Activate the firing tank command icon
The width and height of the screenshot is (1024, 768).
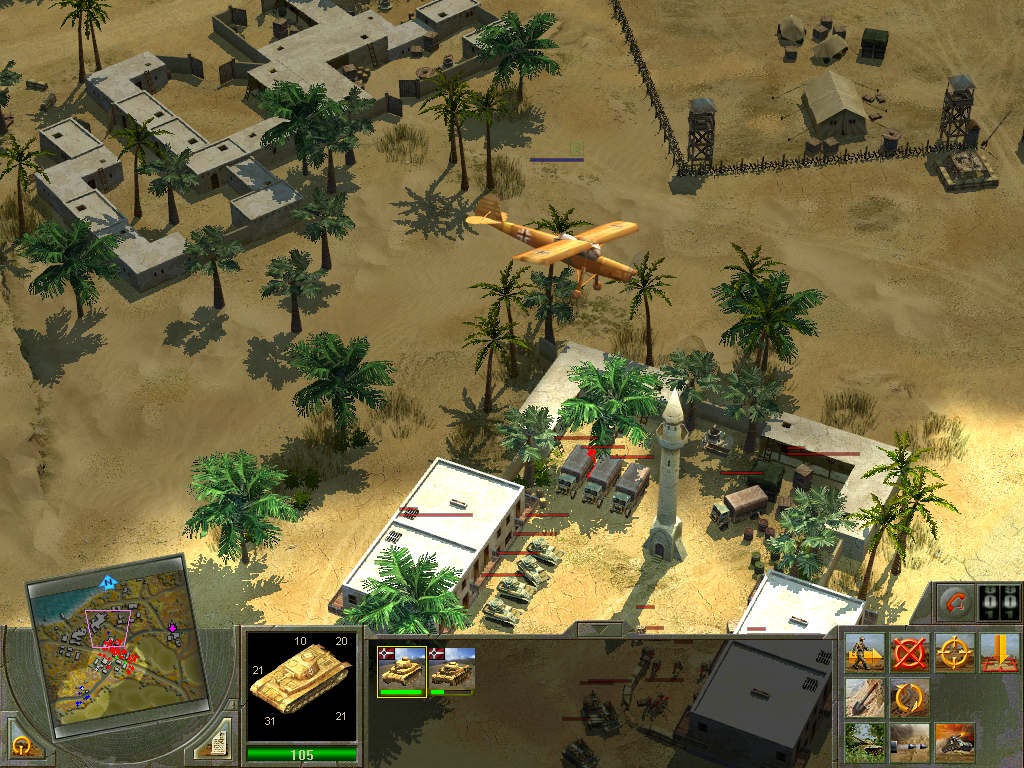click(x=954, y=742)
